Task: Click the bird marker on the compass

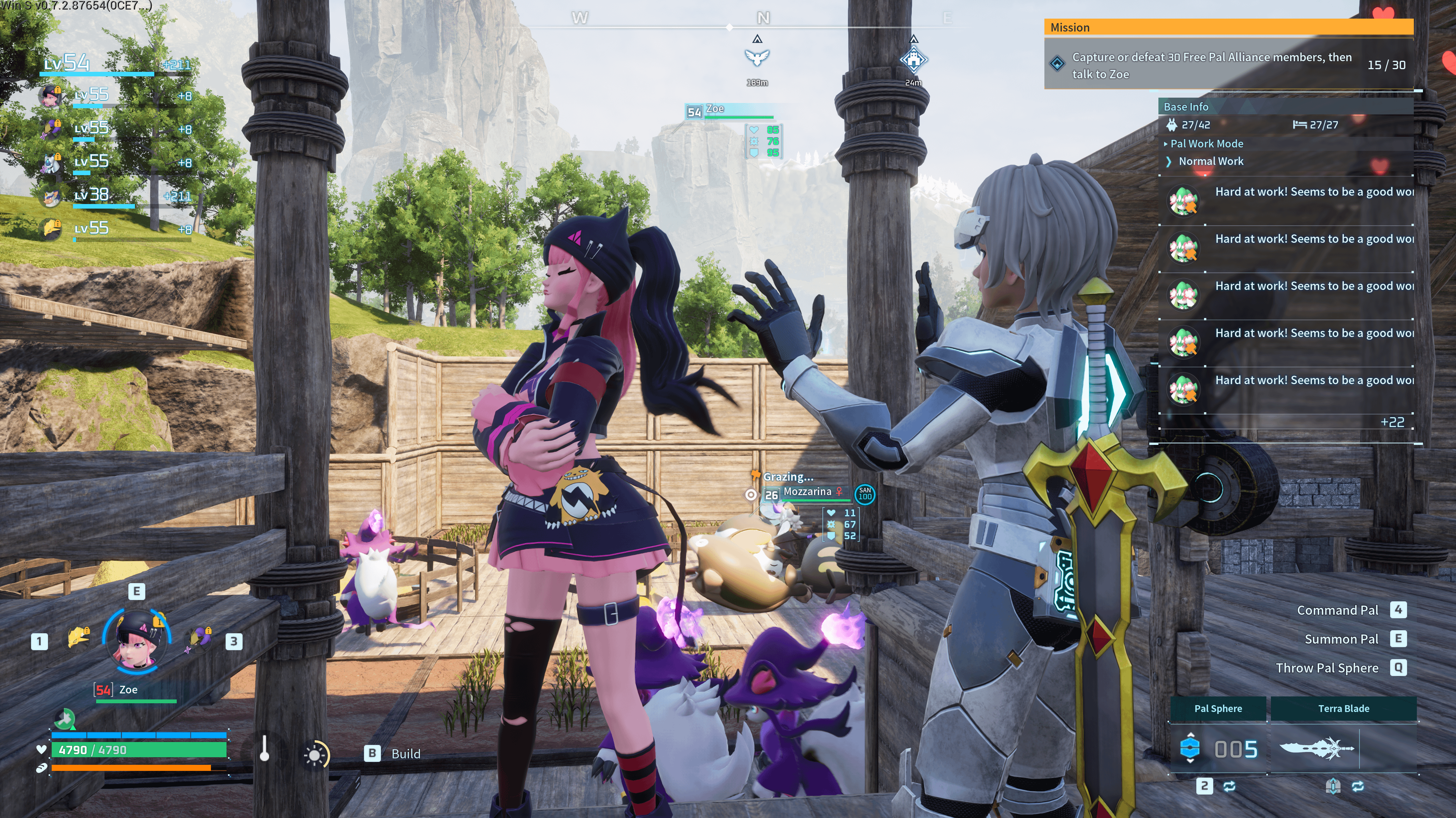Action: click(x=757, y=57)
